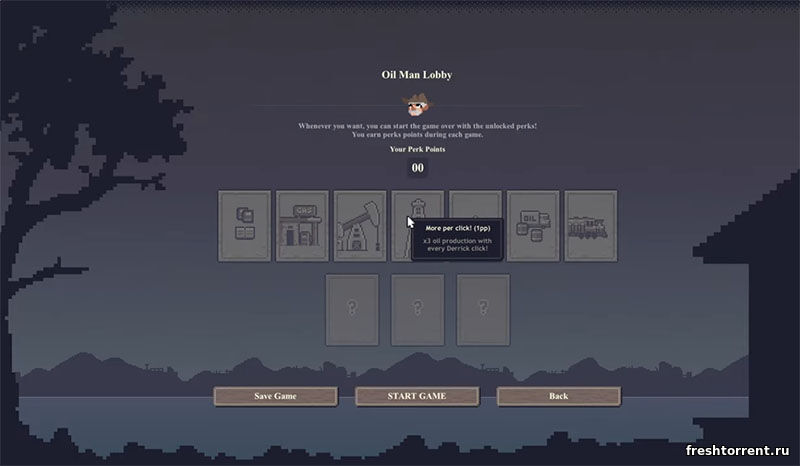Select the gas station perk card

pos(302,225)
